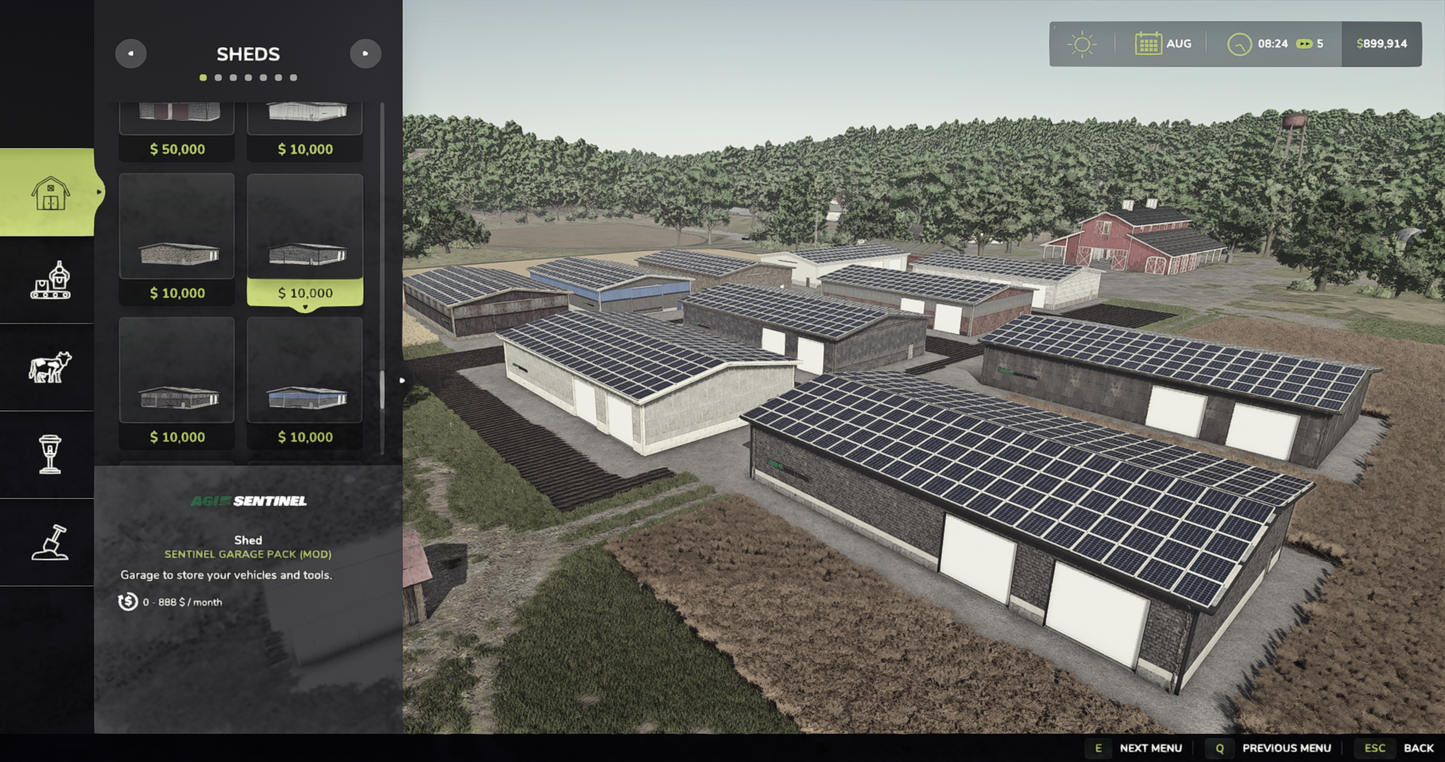Click the sun weather icon in the HUD
This screenshot has height=762, width=1445.
[1081, 43]
